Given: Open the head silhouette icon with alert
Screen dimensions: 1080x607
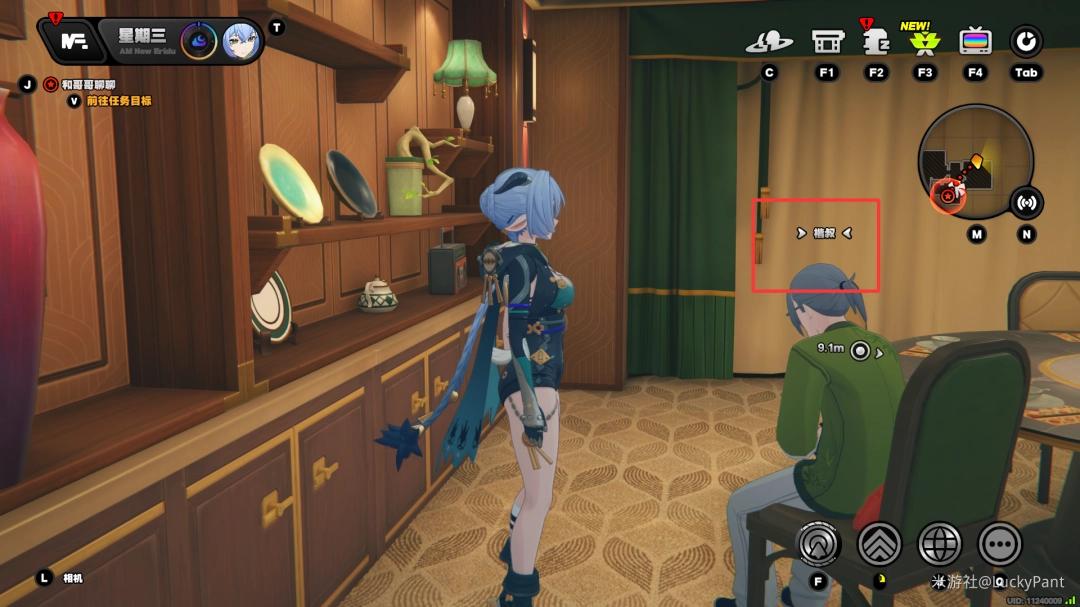Looking at the screenshot, I should (x=876, y=42).
